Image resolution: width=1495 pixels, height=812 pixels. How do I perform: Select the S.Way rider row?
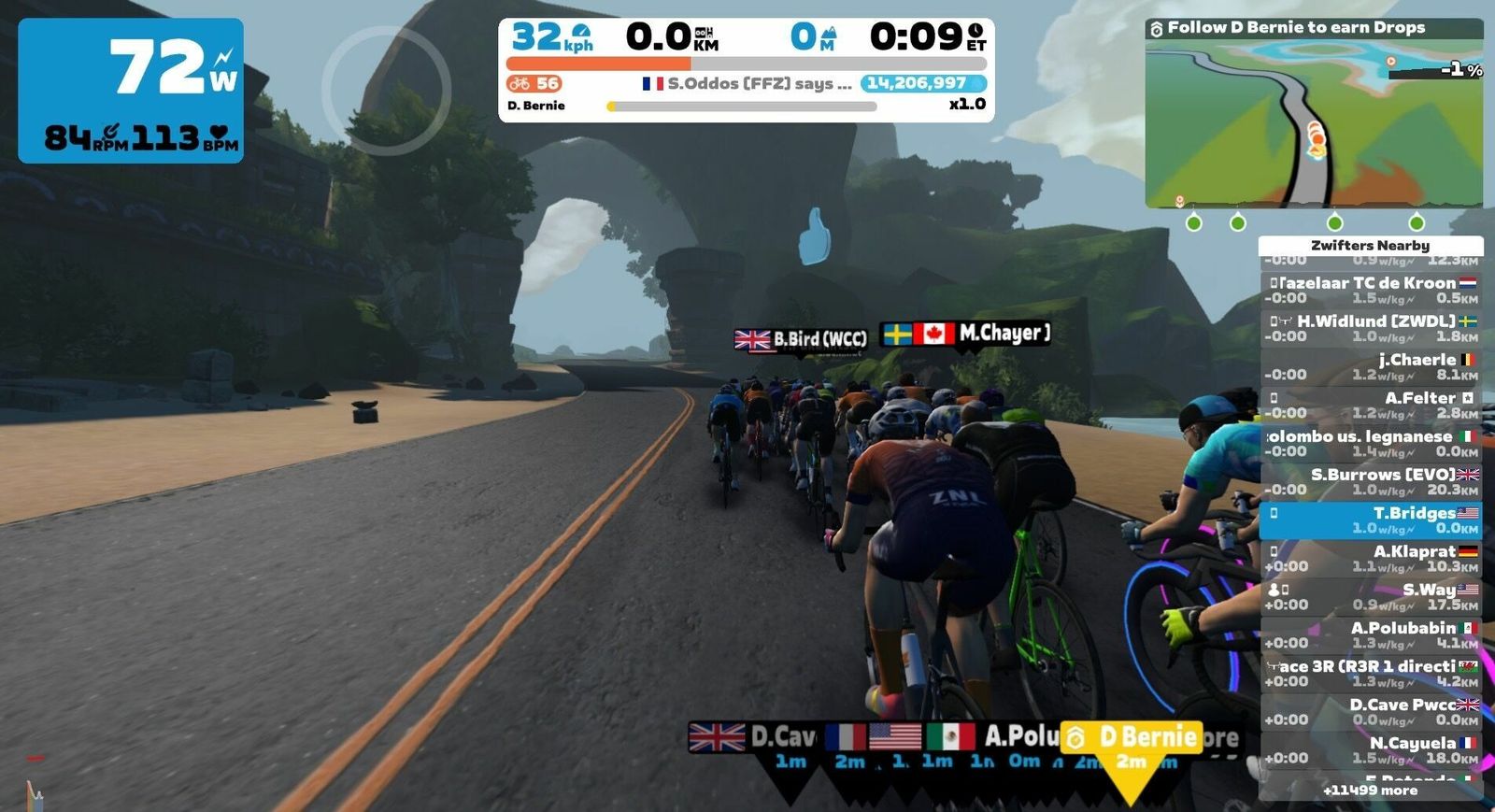(x=1371, y=597)
